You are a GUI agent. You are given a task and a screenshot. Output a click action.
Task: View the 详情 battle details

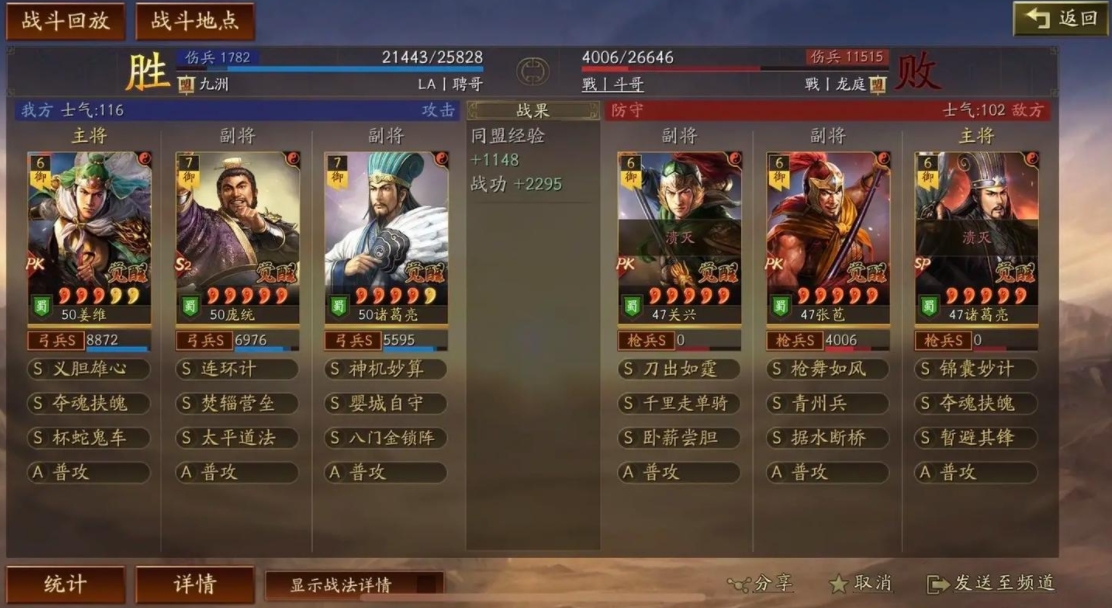(x=195, y=585)
